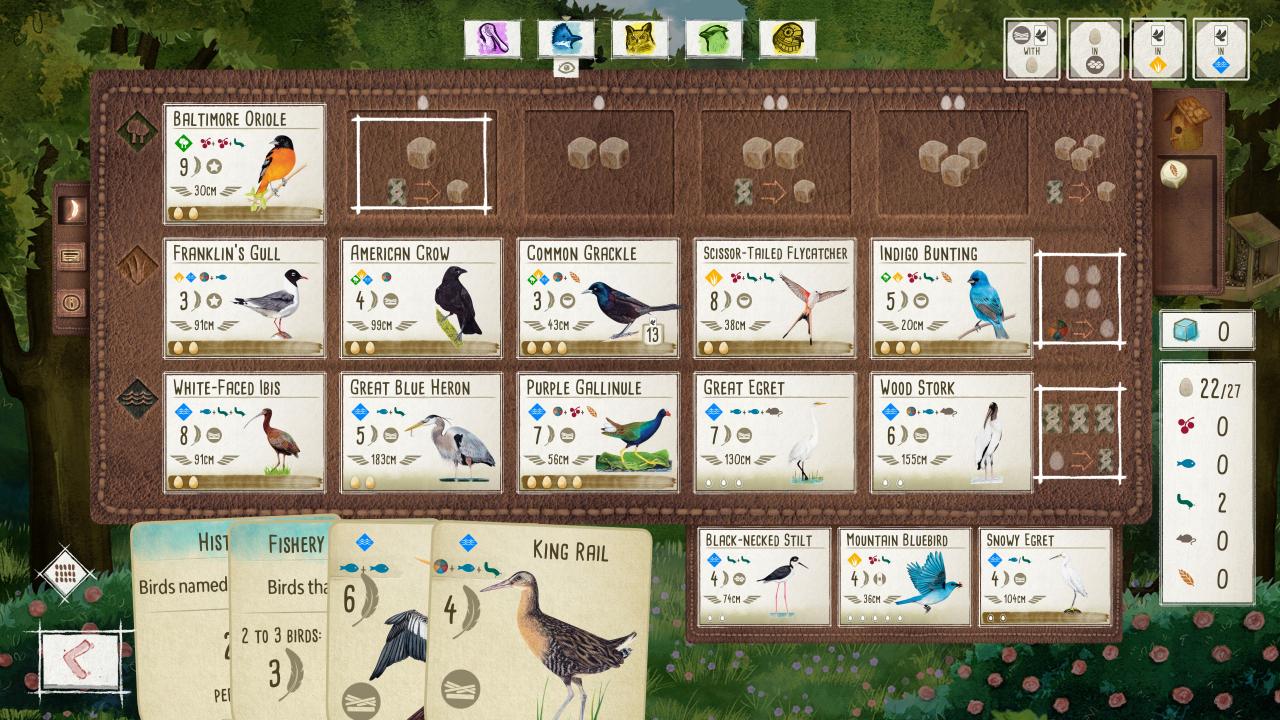
Task: Select the Baltimore Oriole card
Action: click(245, 163)
